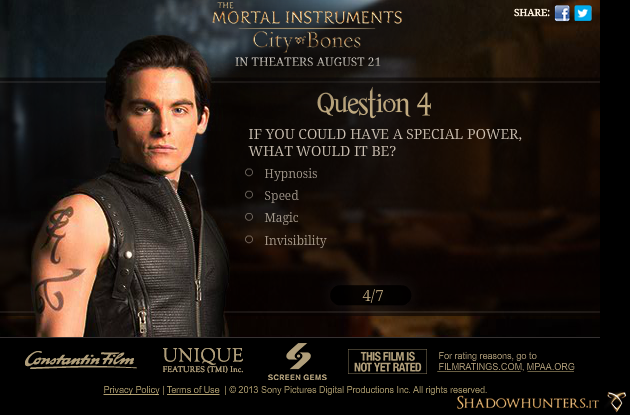Pick the Magic option
The height and width of the screenshot is (415, 630).
point(249,217)
